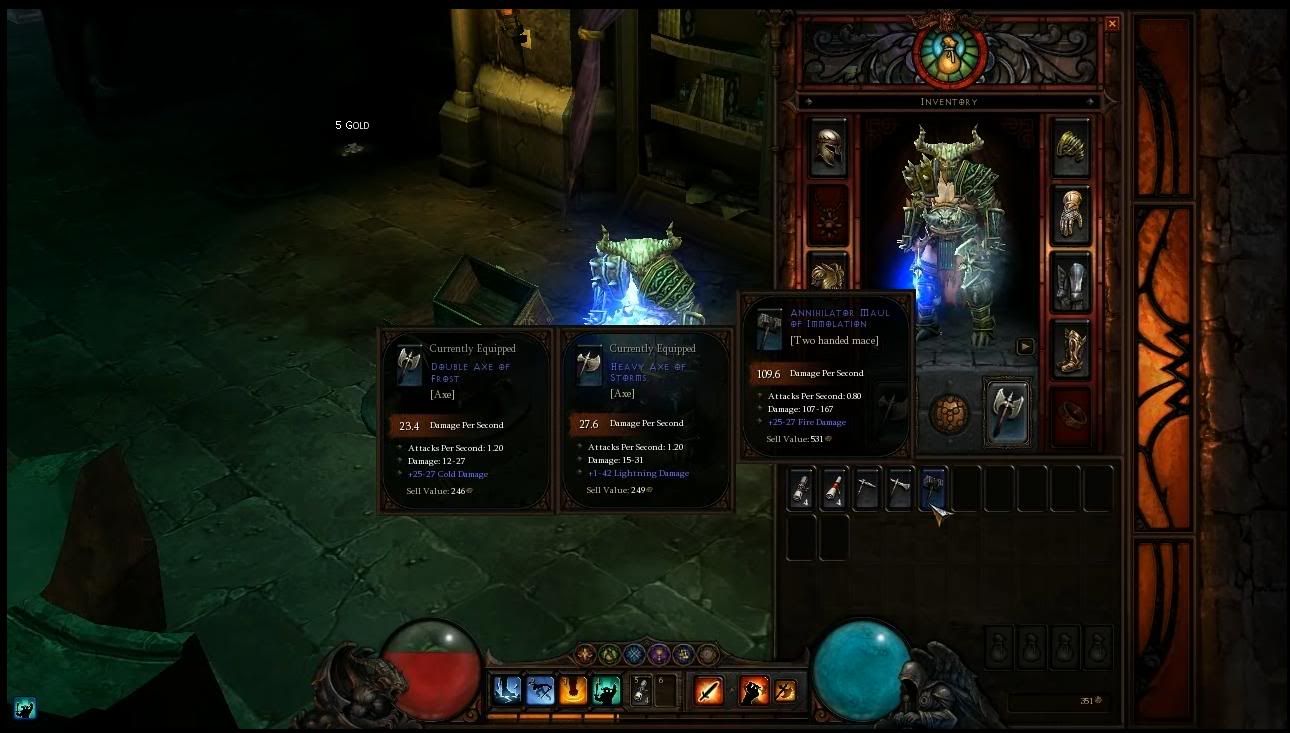Click the equipped two-handed axe weapon slot

pos(1008,413)
